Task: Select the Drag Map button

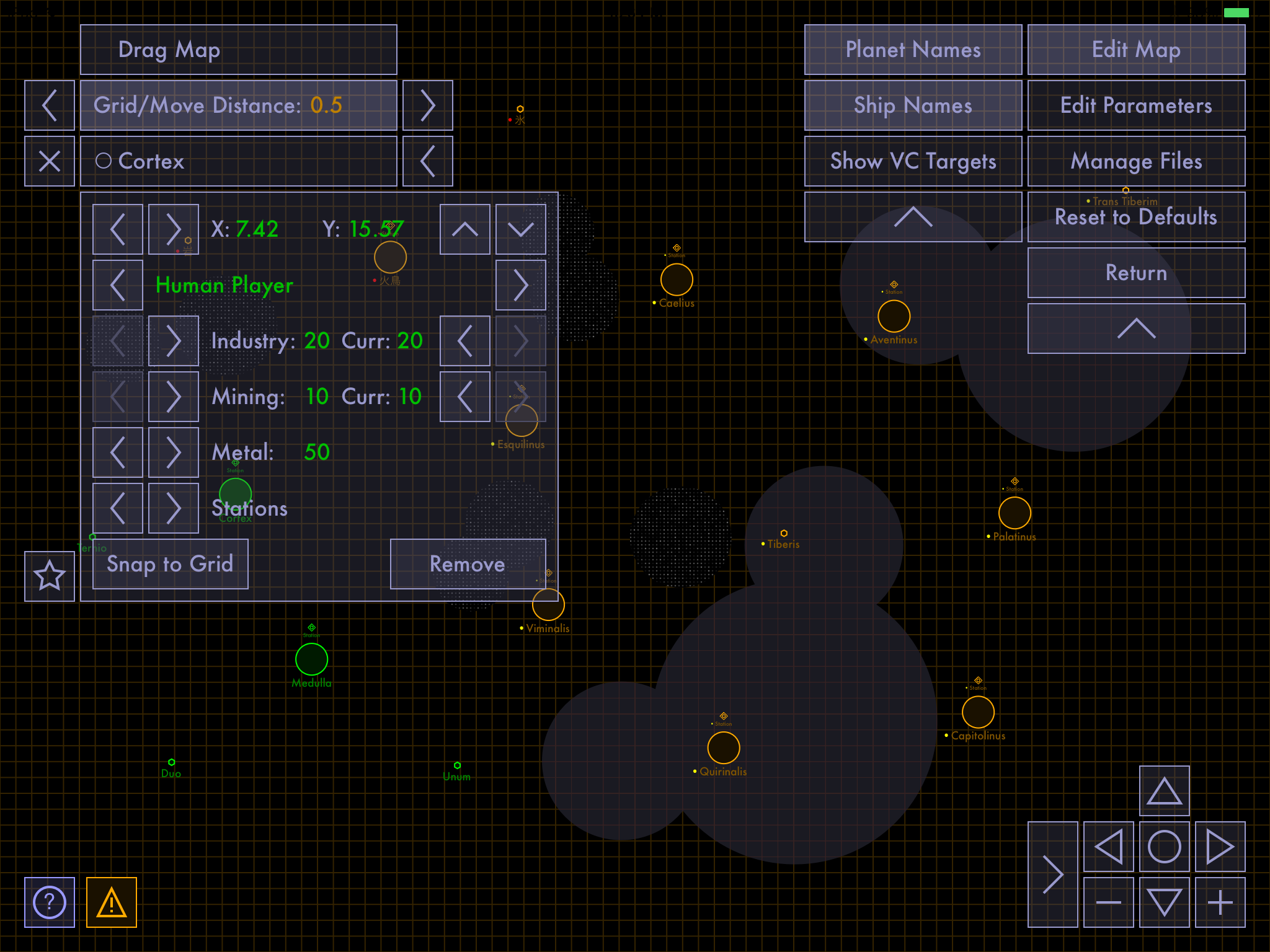Action: point(238,50)
